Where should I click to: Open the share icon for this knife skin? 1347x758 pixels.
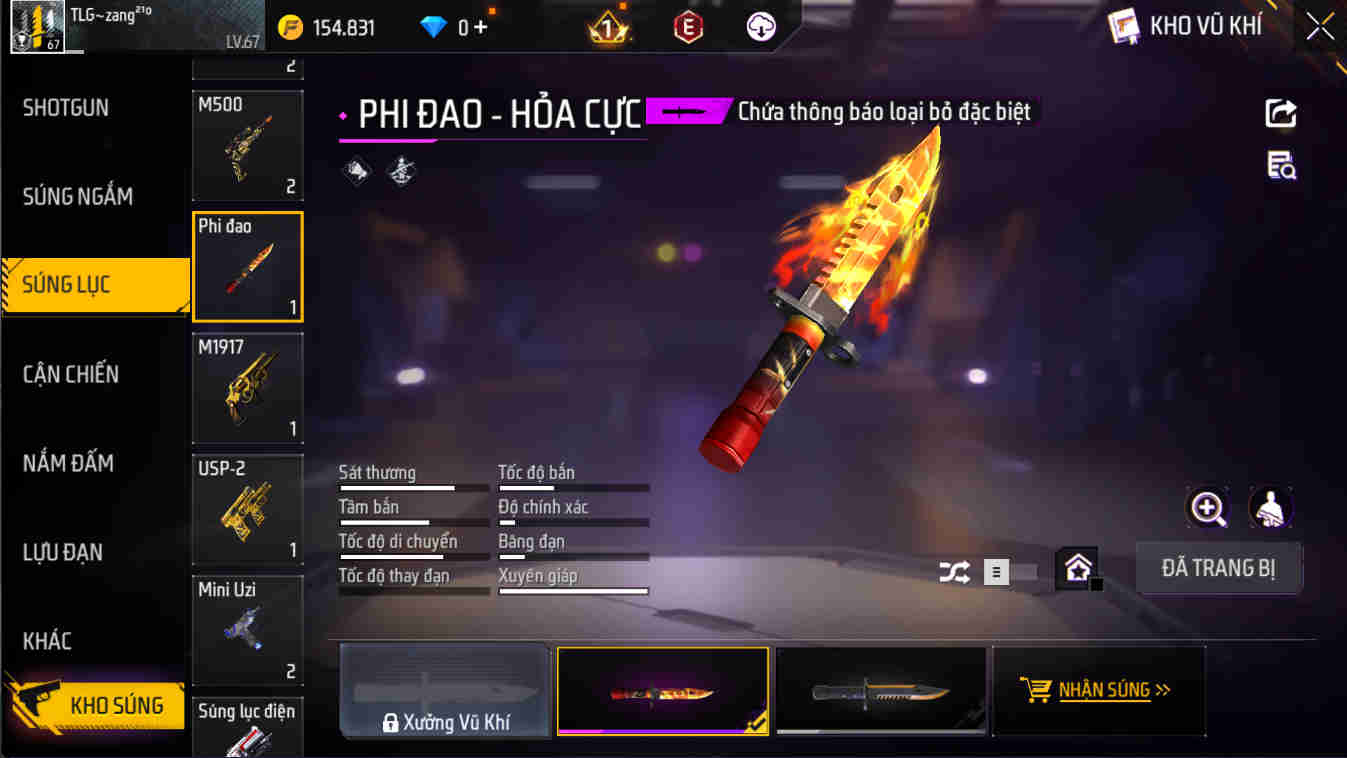click(x=1281, y=114)
